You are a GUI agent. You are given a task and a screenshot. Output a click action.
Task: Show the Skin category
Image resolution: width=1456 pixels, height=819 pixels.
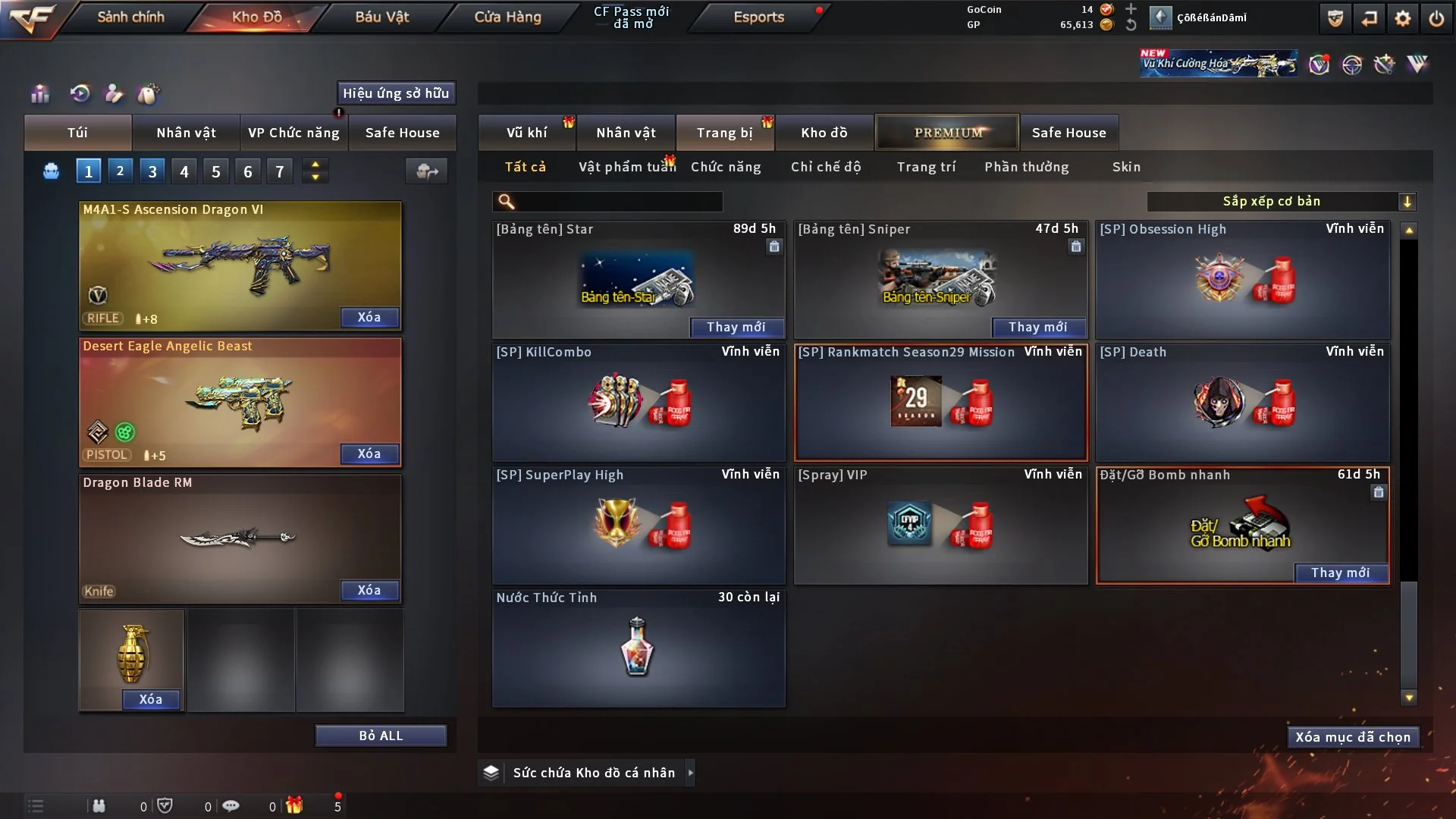pos(1126,167)
